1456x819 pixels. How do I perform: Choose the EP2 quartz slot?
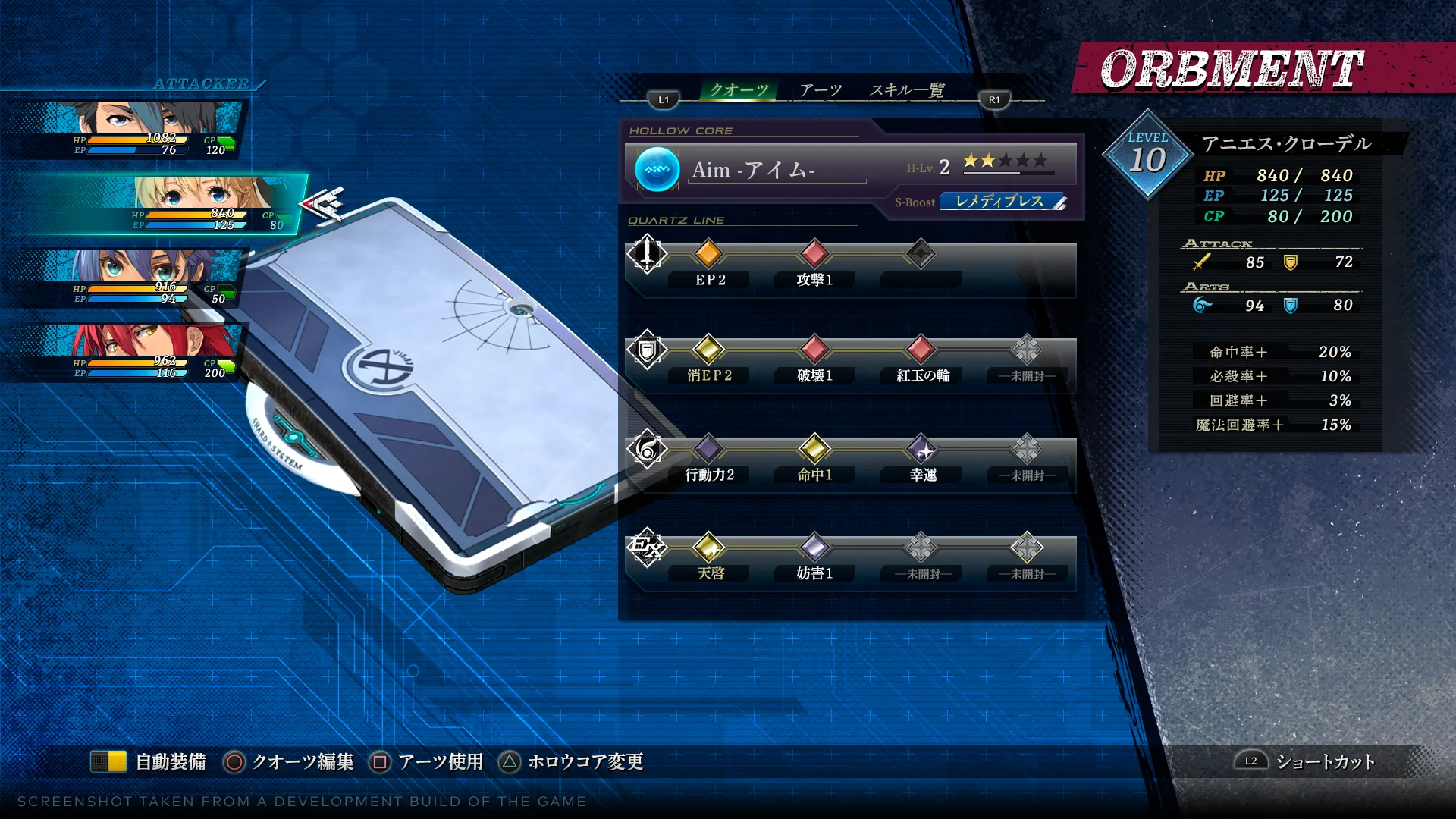pyautogui.click(x=708, y=254)
